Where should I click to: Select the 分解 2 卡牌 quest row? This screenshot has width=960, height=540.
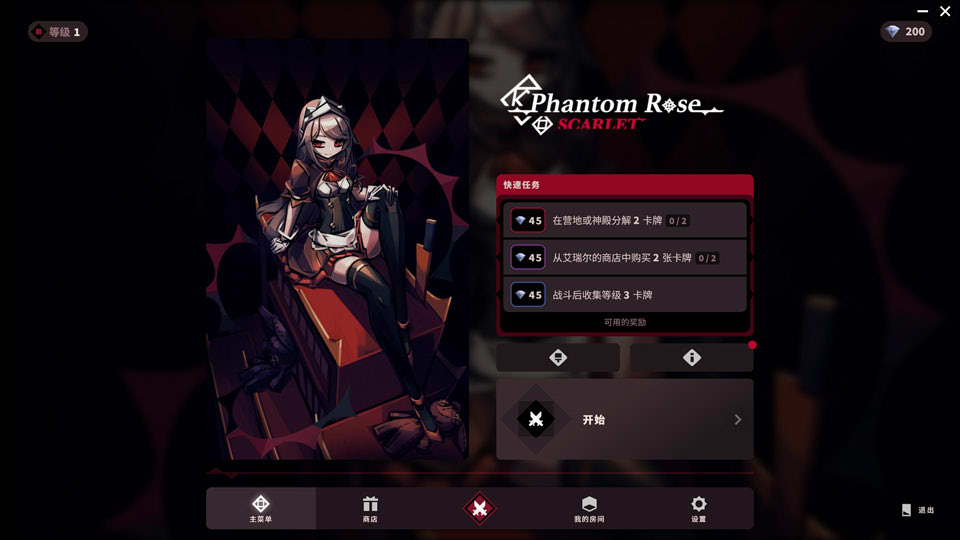click(x=625, y=220)
